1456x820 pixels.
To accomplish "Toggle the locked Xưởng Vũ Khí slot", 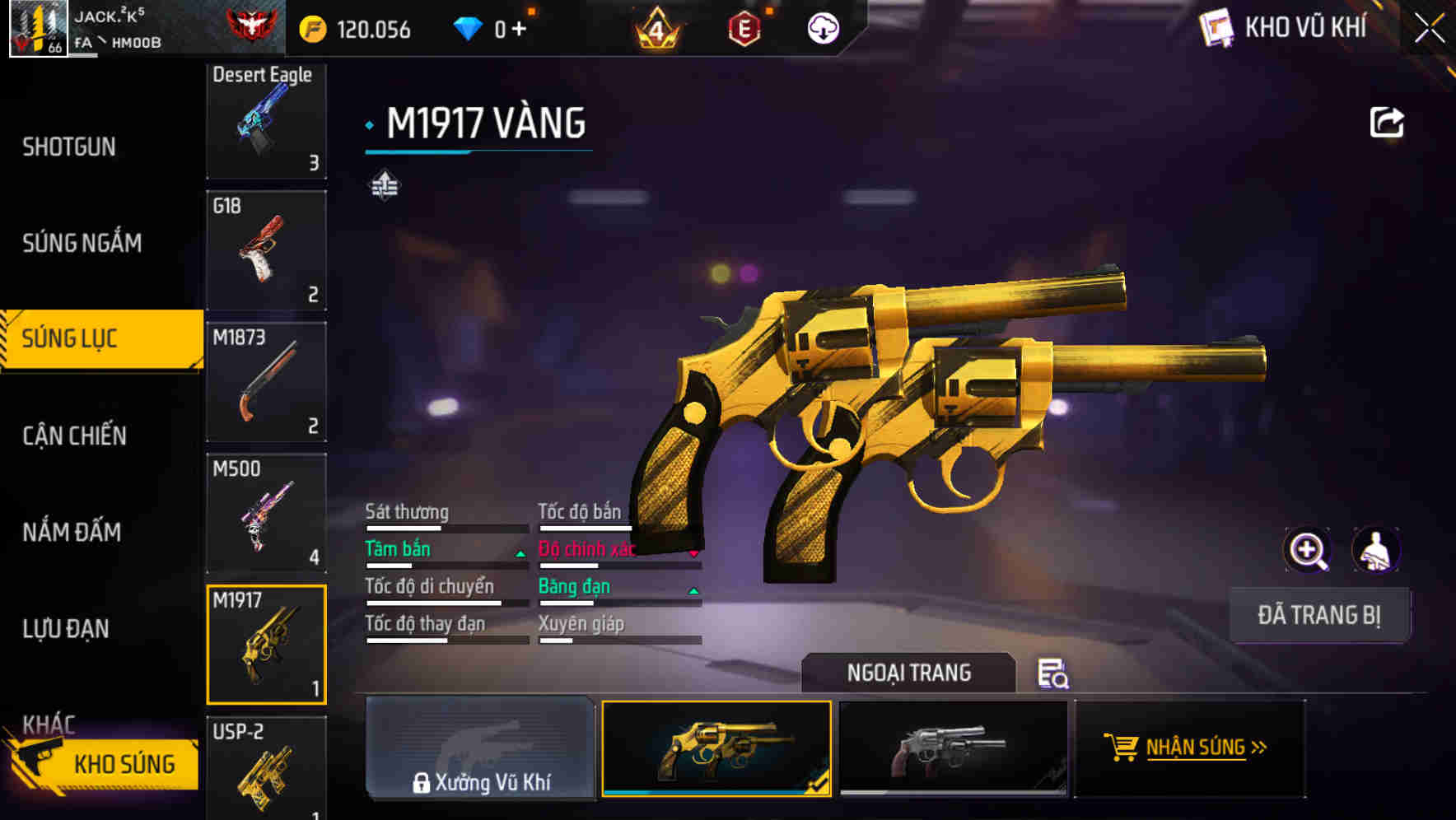I will 480,748.
